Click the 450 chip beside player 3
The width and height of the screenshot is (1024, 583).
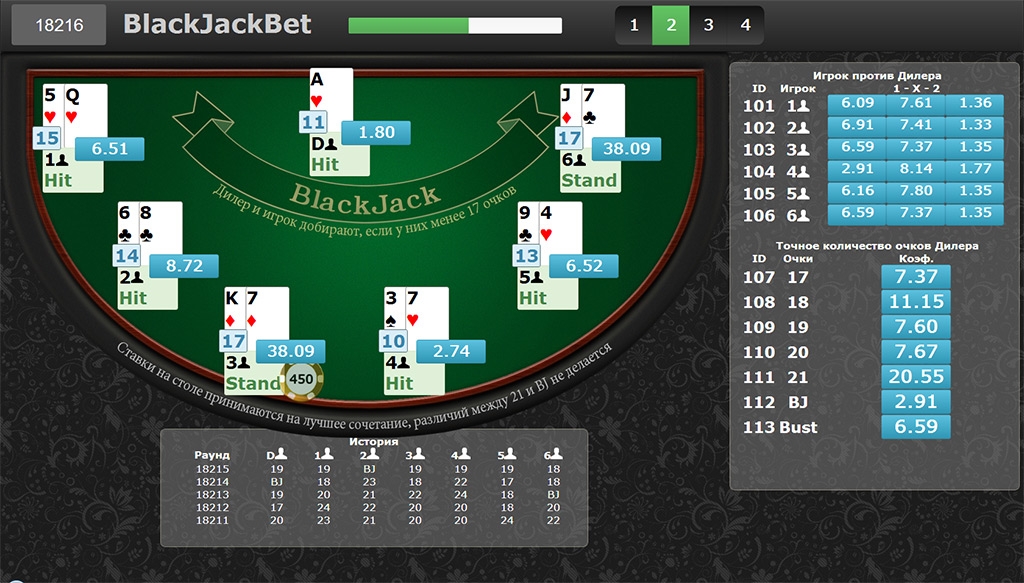coord(301,379)
